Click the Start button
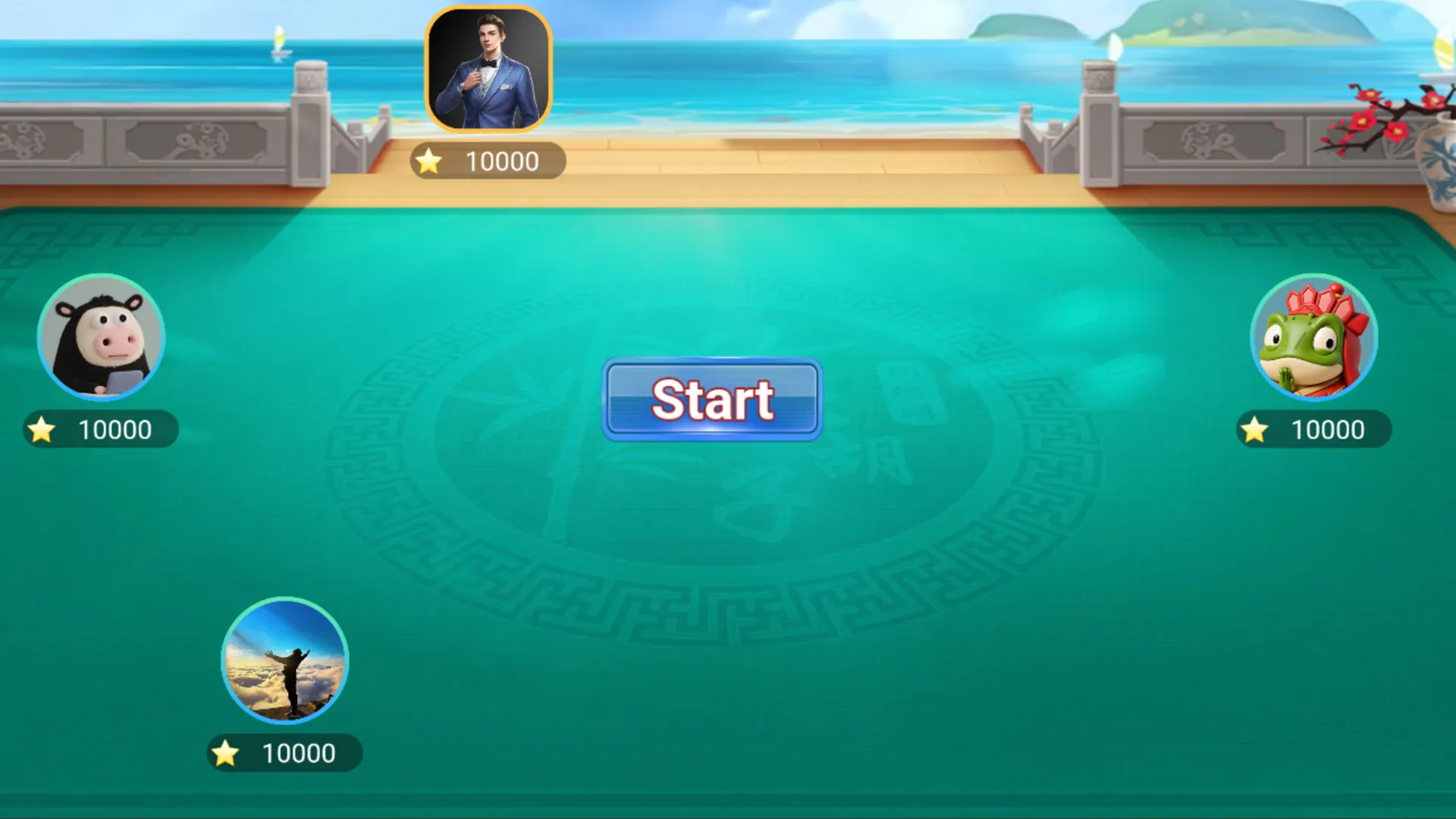This screenshot has height=819, width=1456. coord(712,400)
